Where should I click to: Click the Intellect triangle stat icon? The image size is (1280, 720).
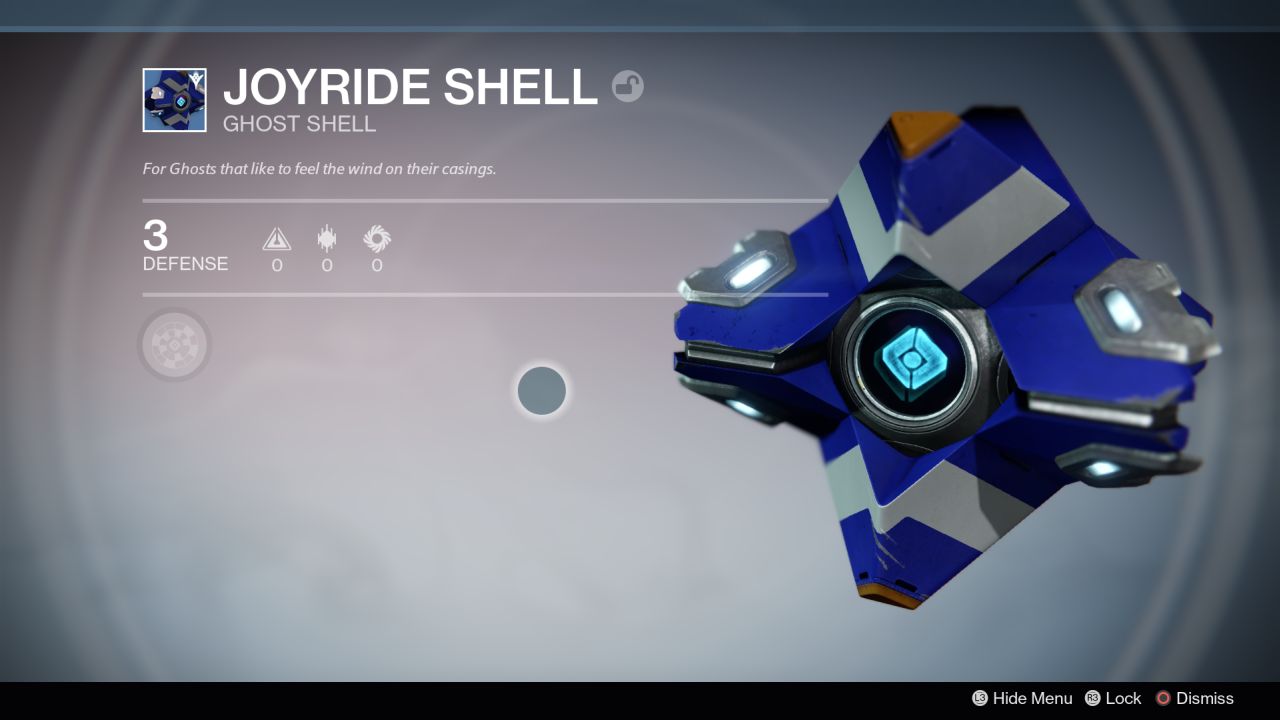pyautogui.click(x=276, y=239)
